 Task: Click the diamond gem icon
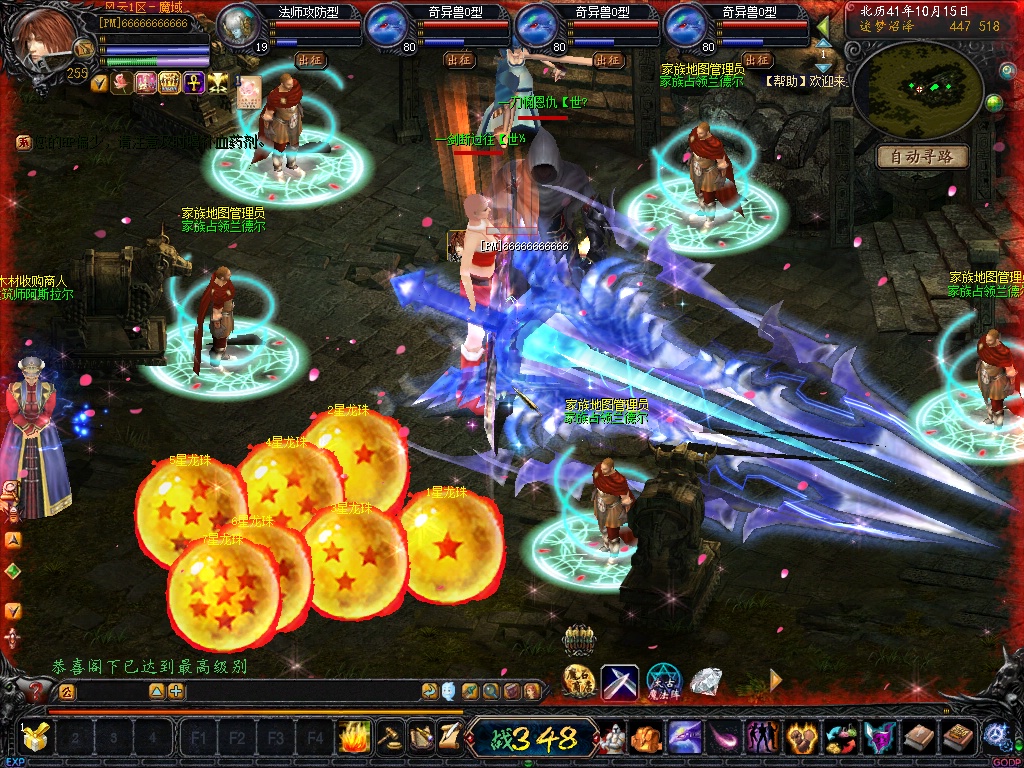707,682
